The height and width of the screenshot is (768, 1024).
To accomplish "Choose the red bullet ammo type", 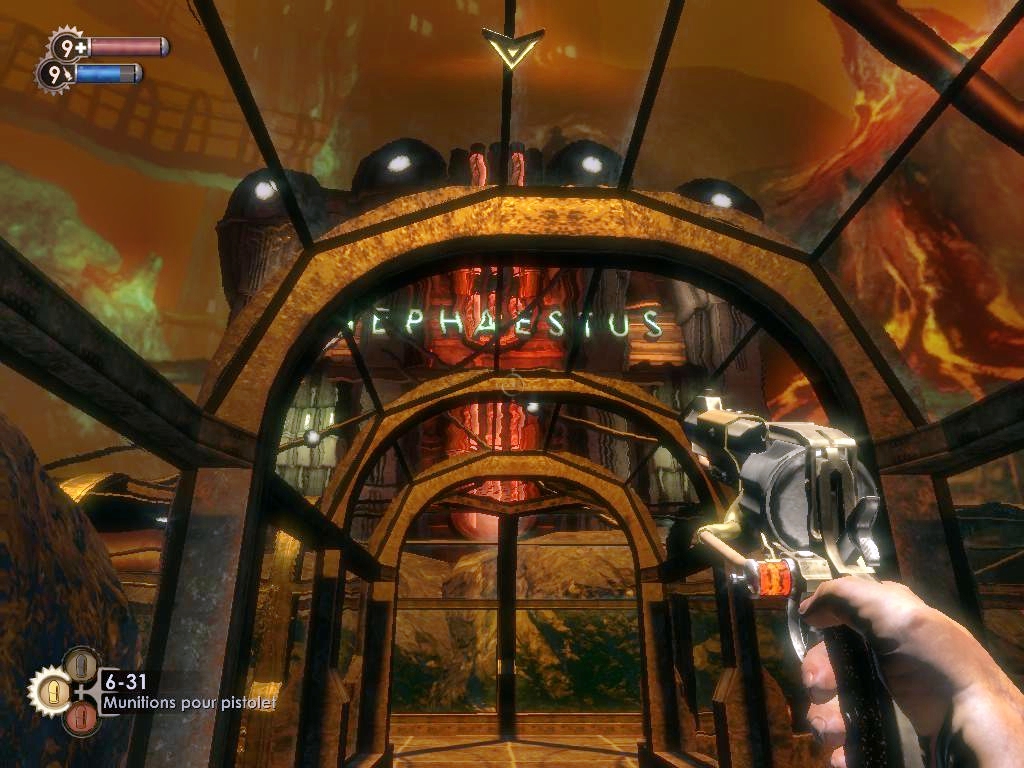I will [x=81, y=717].
